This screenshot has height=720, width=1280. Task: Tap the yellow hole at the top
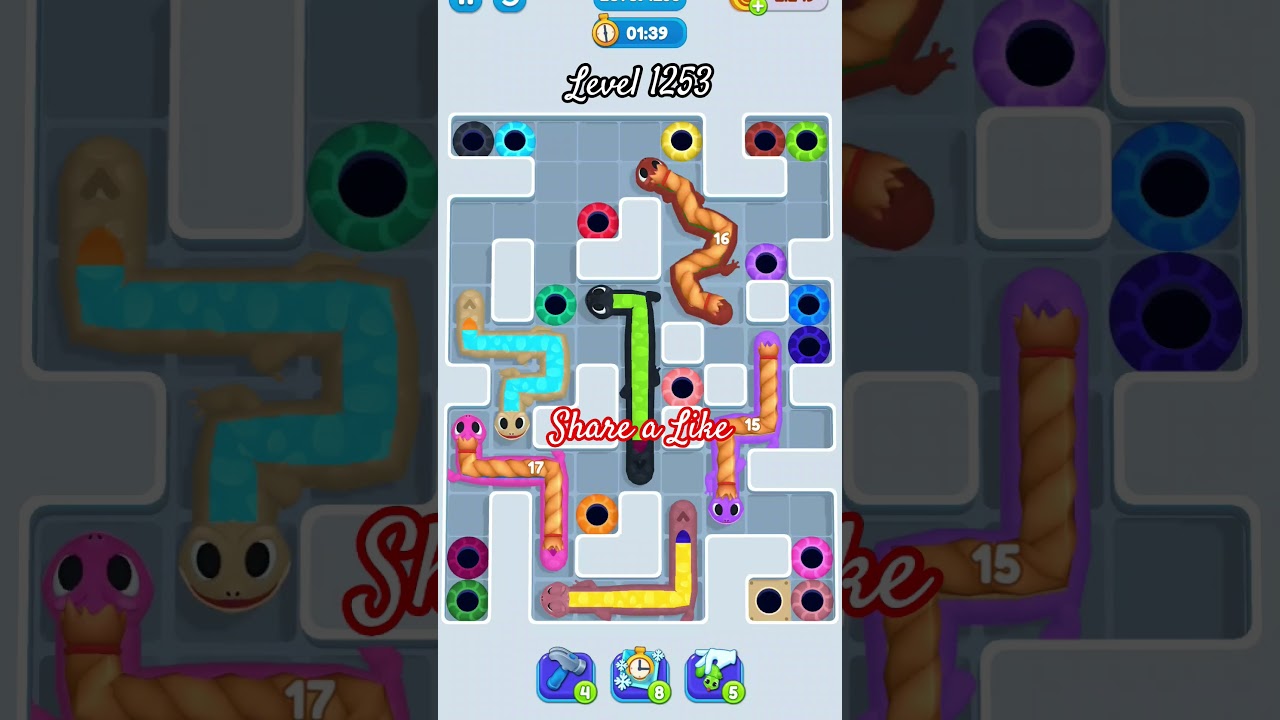pyautogui.click(x=683, y=139)
